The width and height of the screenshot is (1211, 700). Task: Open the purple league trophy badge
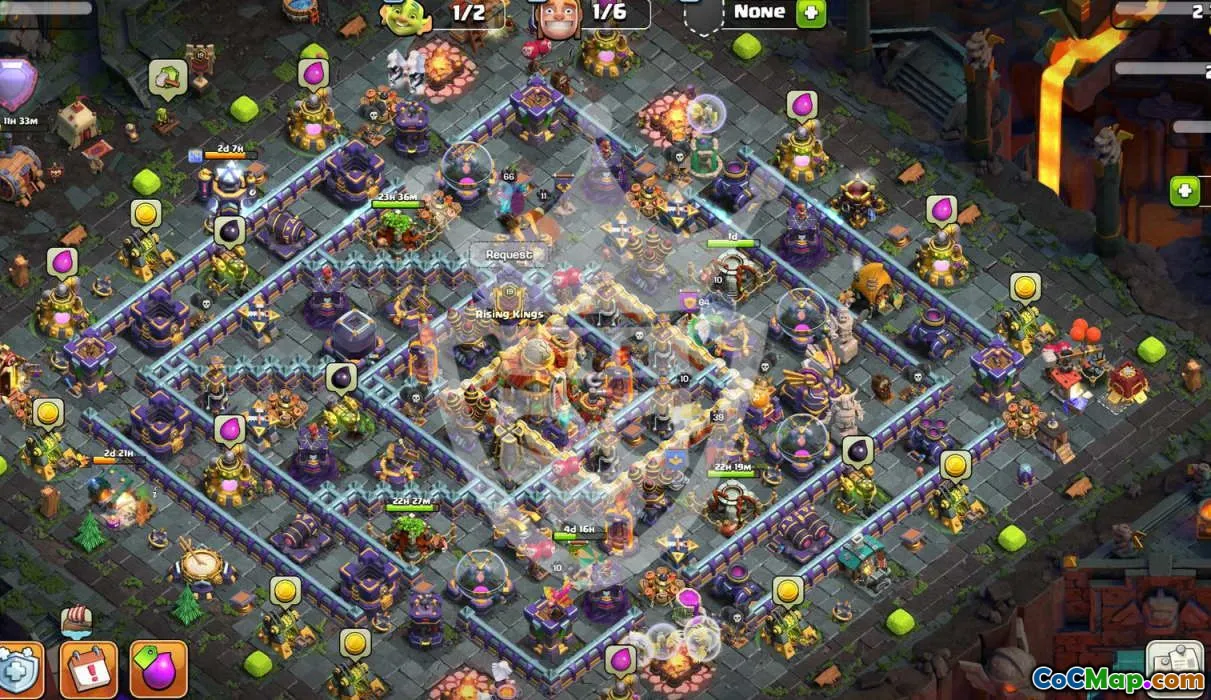(17, 82)
